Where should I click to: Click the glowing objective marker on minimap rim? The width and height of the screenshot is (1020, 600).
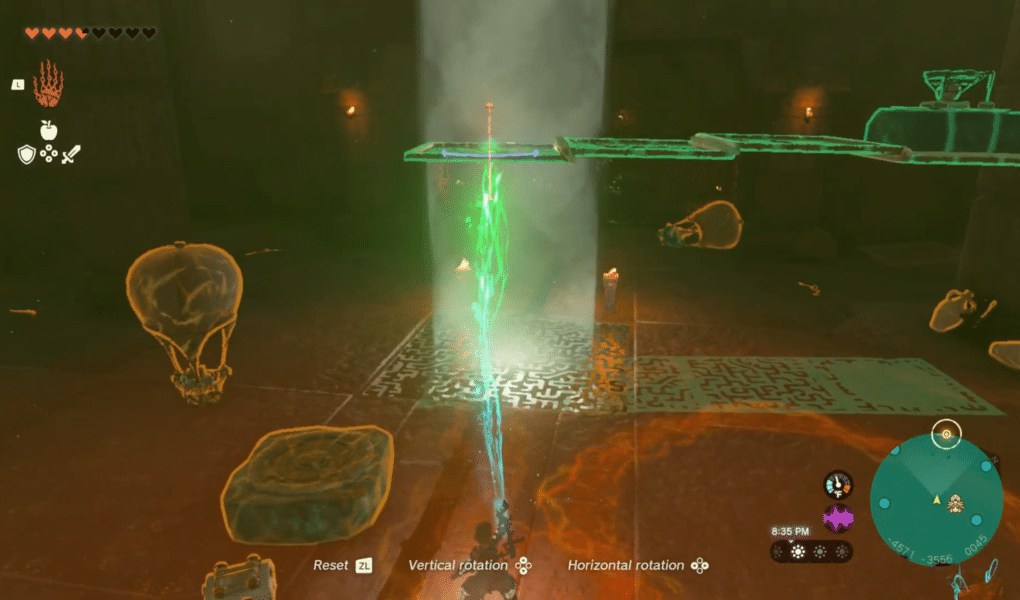pos(946,435)
